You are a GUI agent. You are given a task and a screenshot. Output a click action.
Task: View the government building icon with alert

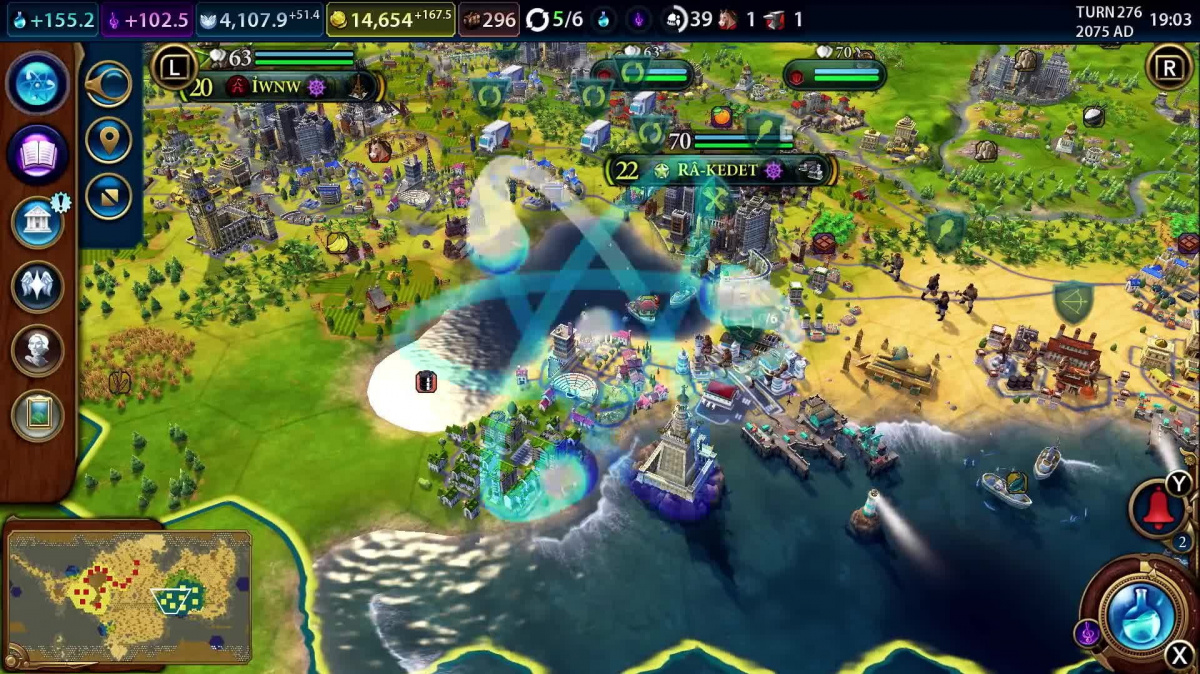tap(38, 221)
